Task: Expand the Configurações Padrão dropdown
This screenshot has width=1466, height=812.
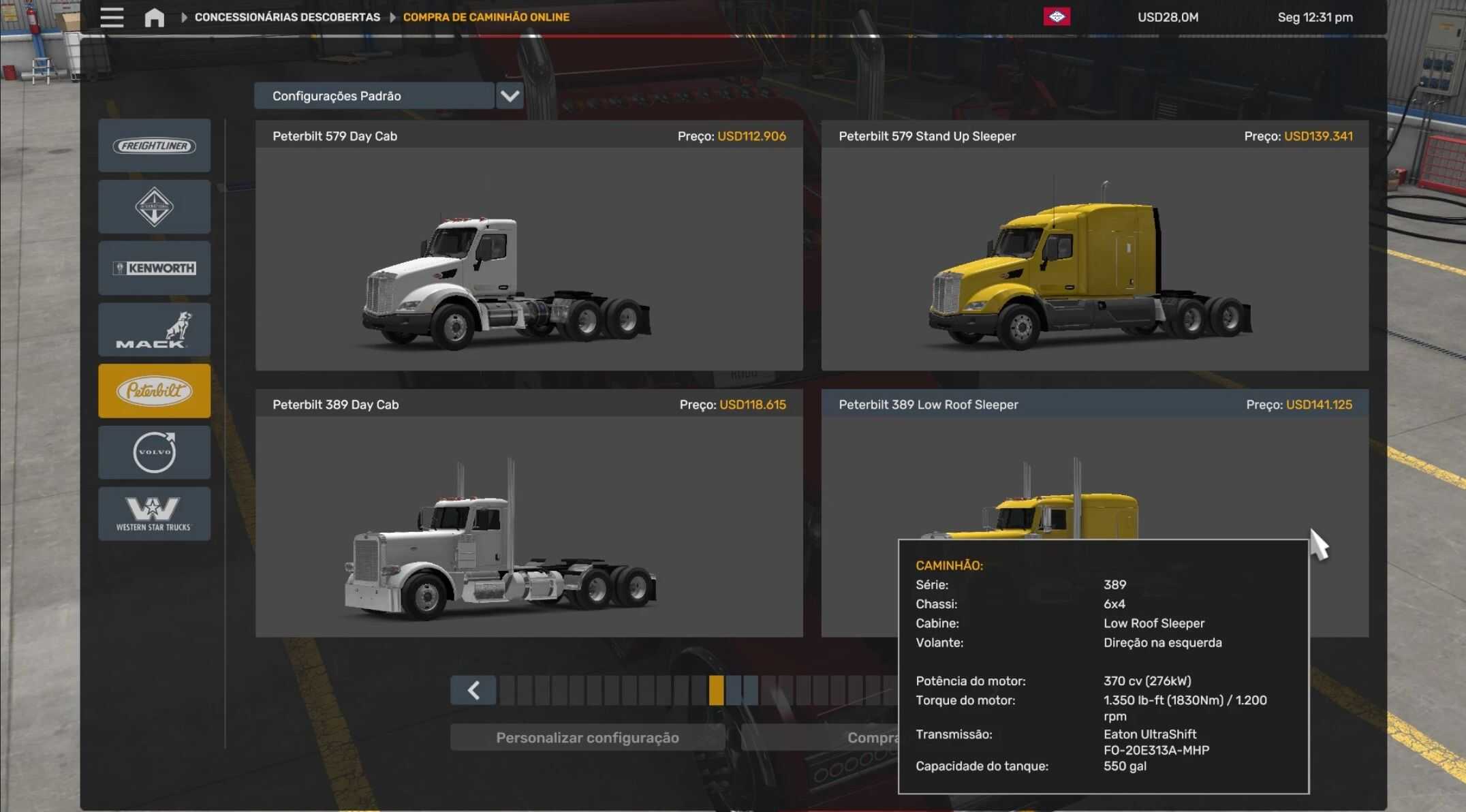Action: coord(510,96)
